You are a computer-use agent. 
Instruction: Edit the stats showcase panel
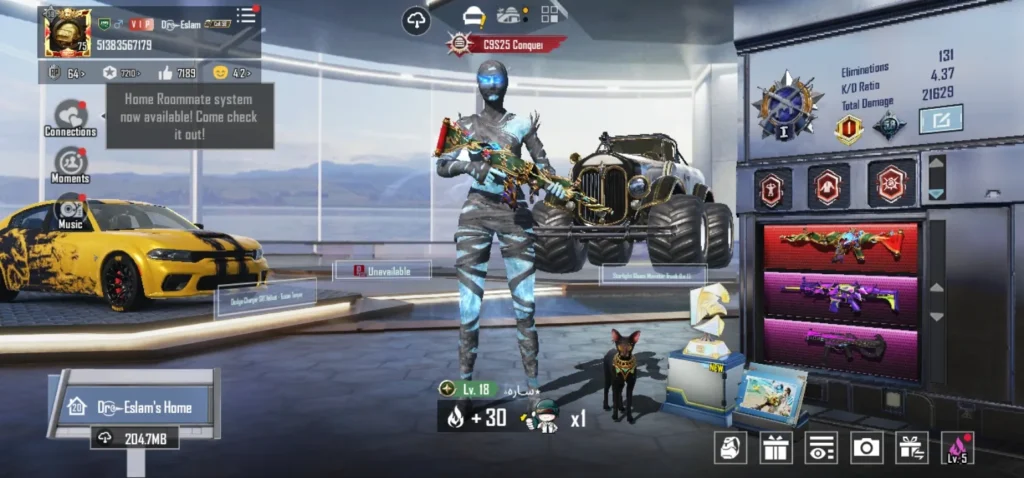coord(940,119)
